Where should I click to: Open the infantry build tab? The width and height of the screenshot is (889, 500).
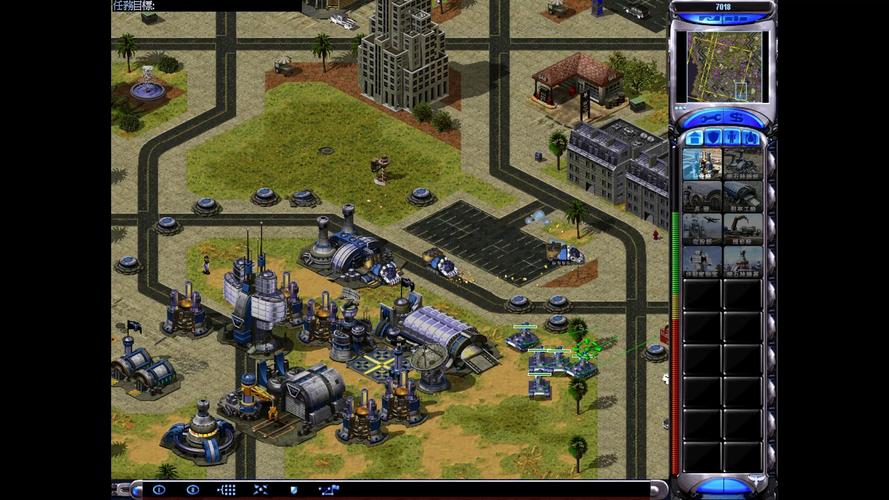(x=732, y=137)
